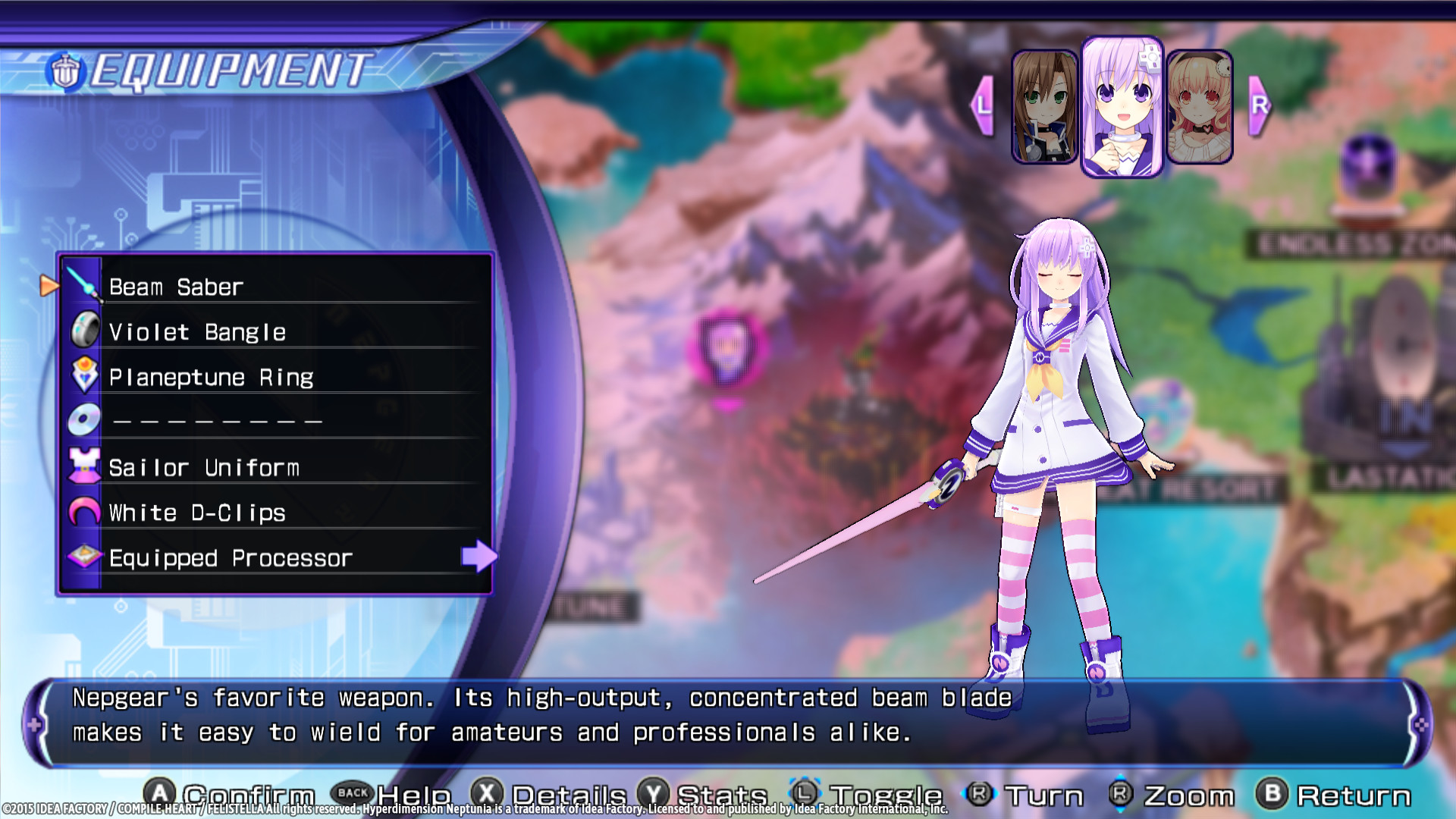The width and height of the screenshot is (1456, 819).
Task: Click the White D-Clips hairclip icon
Action: click(85, 512)
